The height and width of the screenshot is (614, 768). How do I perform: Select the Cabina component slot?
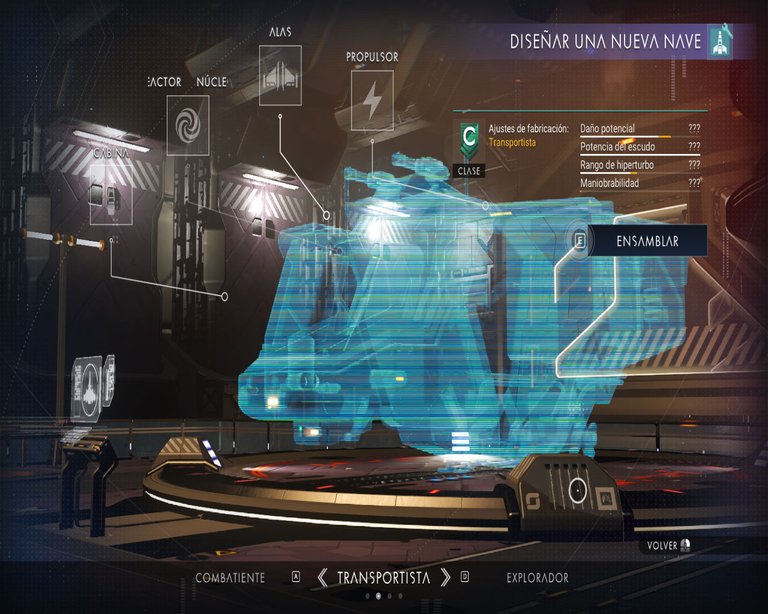tap(110, 193)
